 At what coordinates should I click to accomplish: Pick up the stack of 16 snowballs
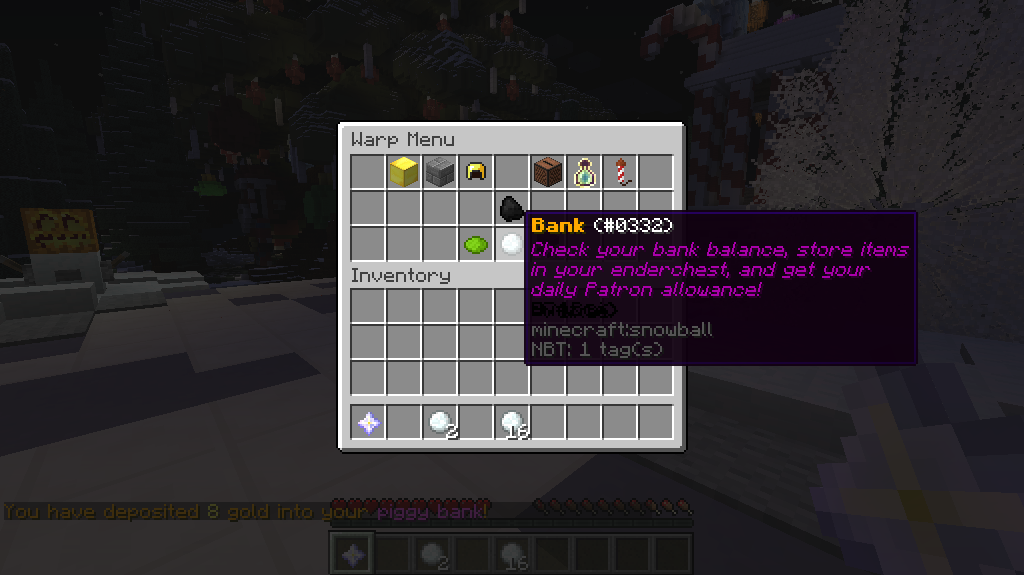tap(512, 423)
